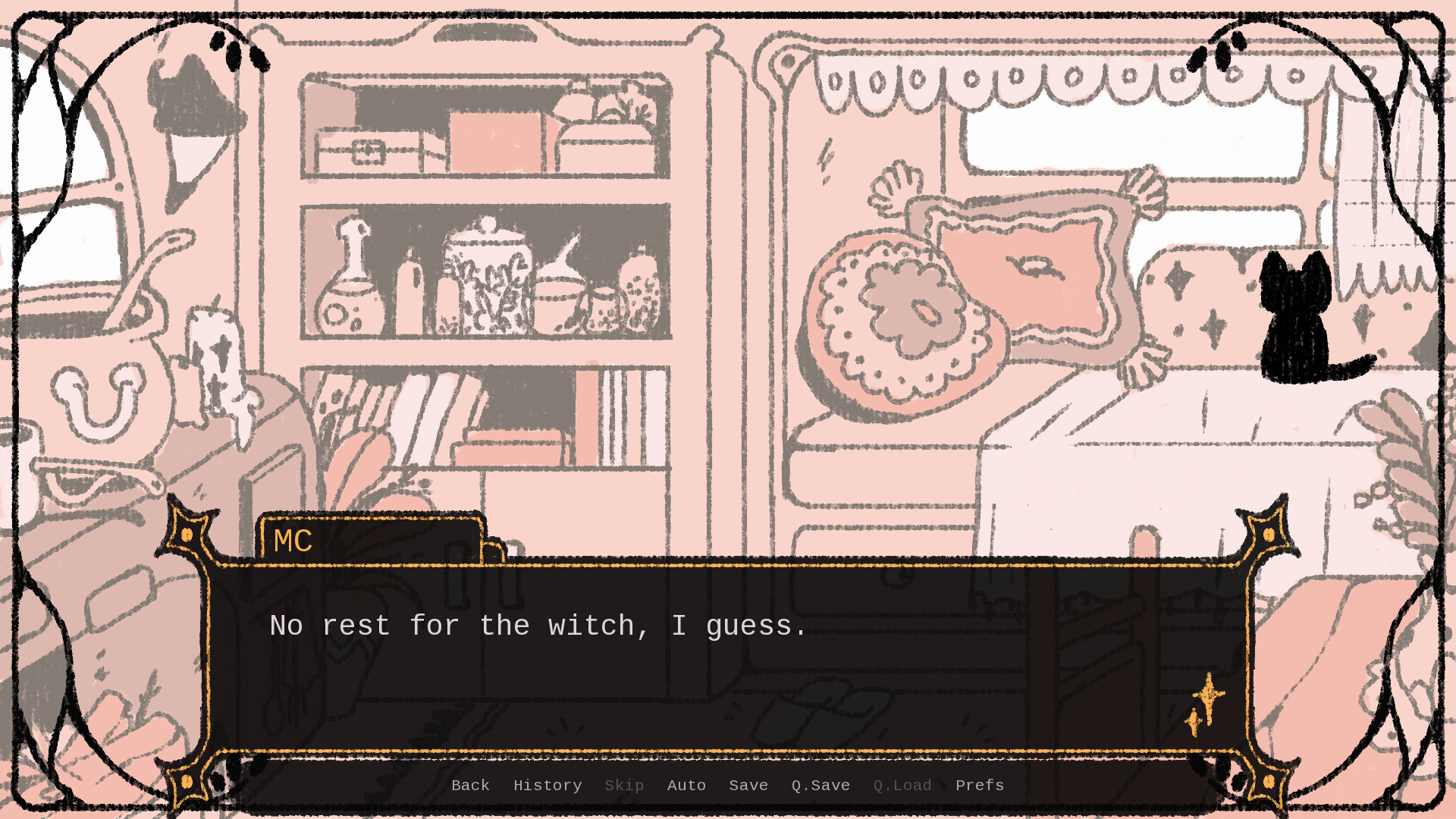Viewport: 1456px width, 819px height.
Task: Perform a quick save with Q.Save
Action: click(820, 786)
